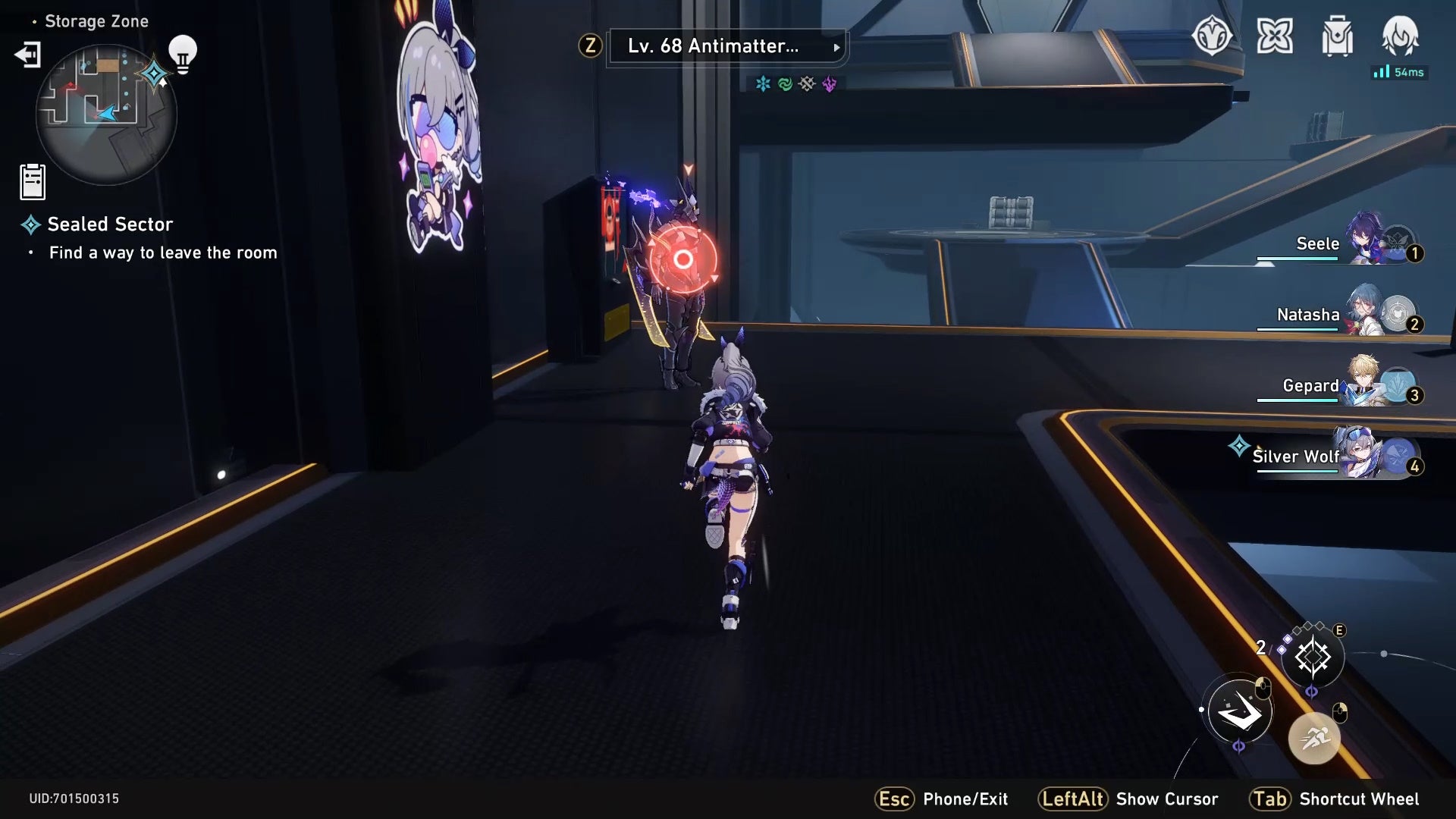Select the sprint icon in the shortcut wheel
Image resolution: width=1456 pixels, height=819 pixels.
point(1314,736)
